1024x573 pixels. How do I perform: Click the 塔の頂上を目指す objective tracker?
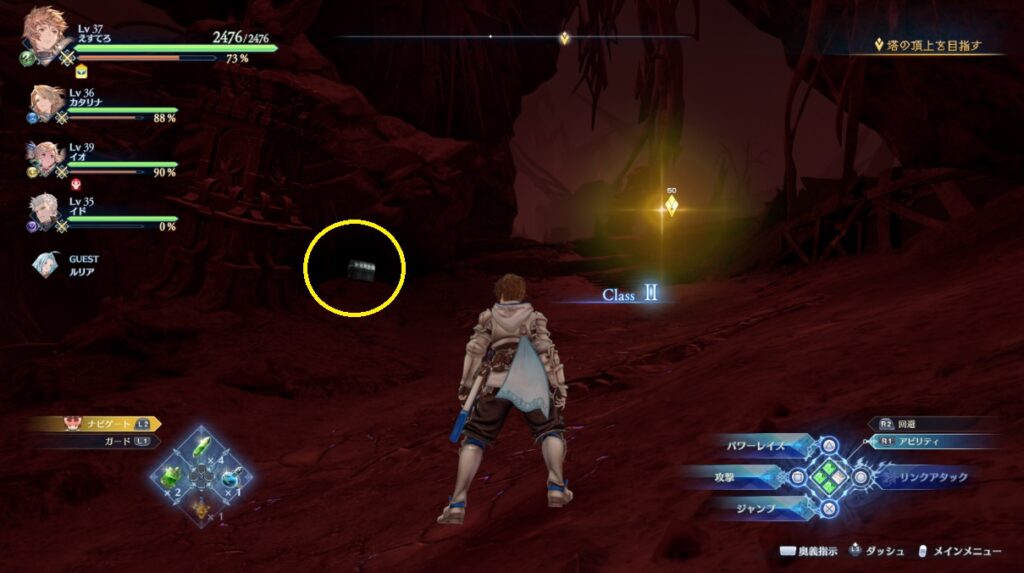point(935,45)
